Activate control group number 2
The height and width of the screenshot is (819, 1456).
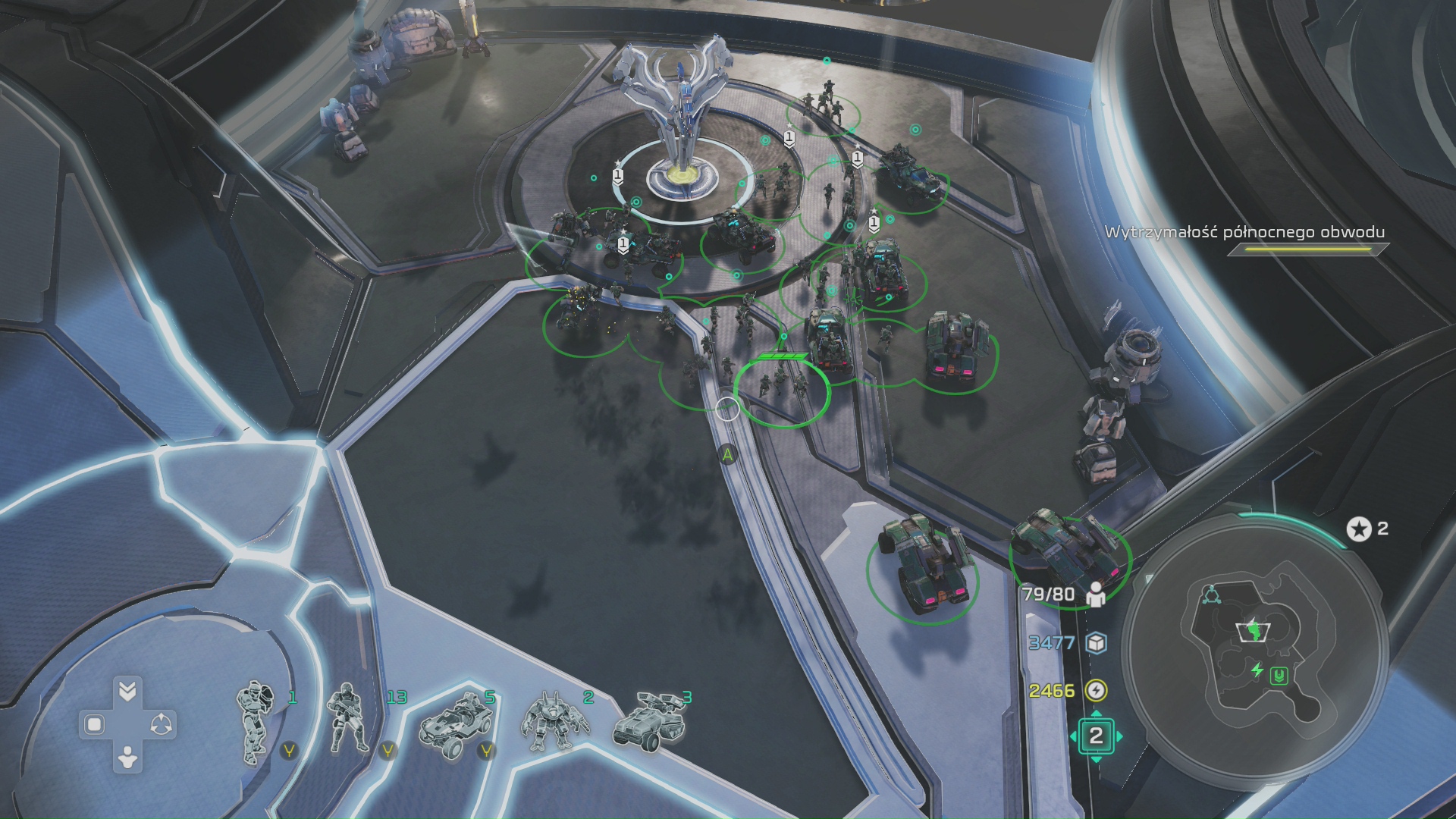[x=1096, y=736]
